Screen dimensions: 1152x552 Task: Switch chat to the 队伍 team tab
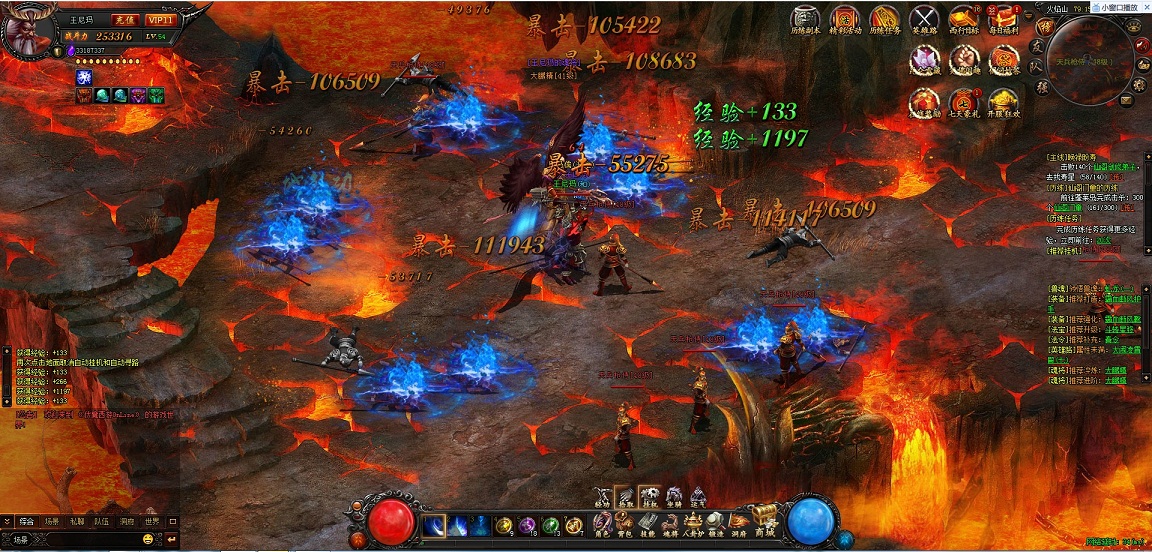point(102,522)
